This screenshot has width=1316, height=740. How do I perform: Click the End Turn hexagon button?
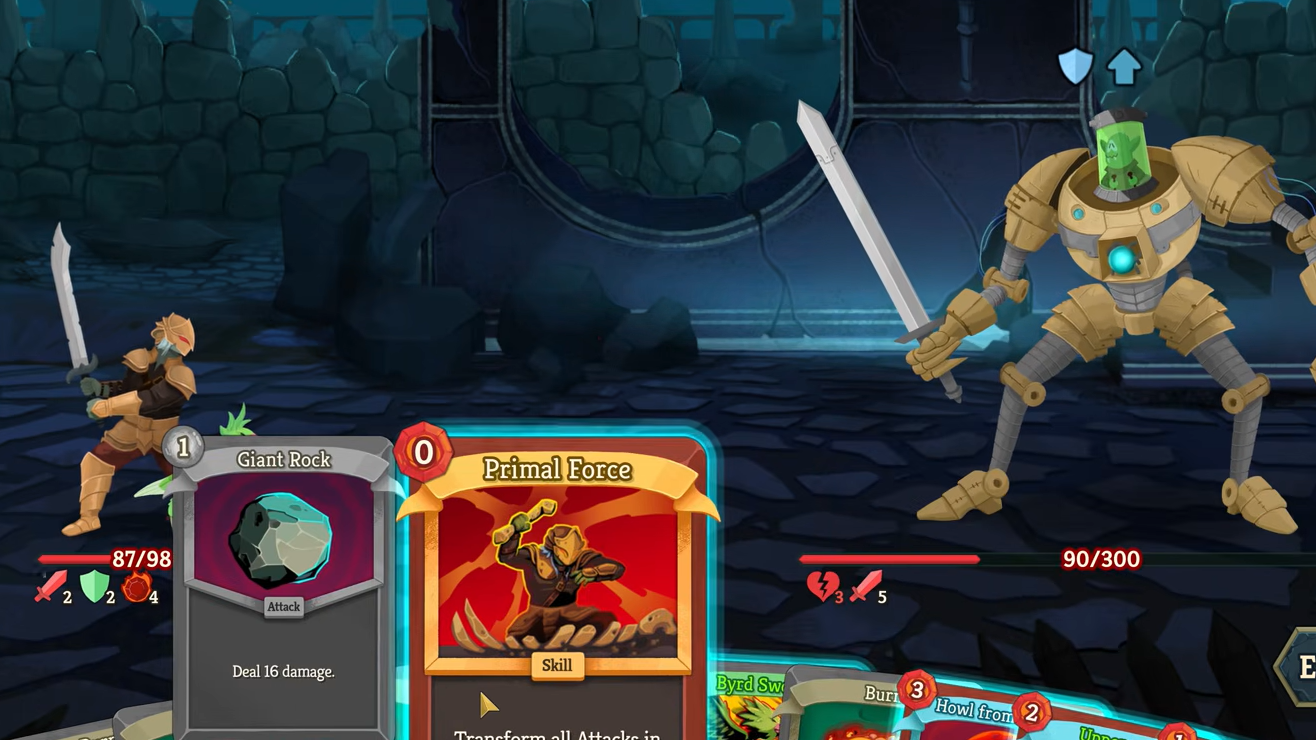[1300, 668]
